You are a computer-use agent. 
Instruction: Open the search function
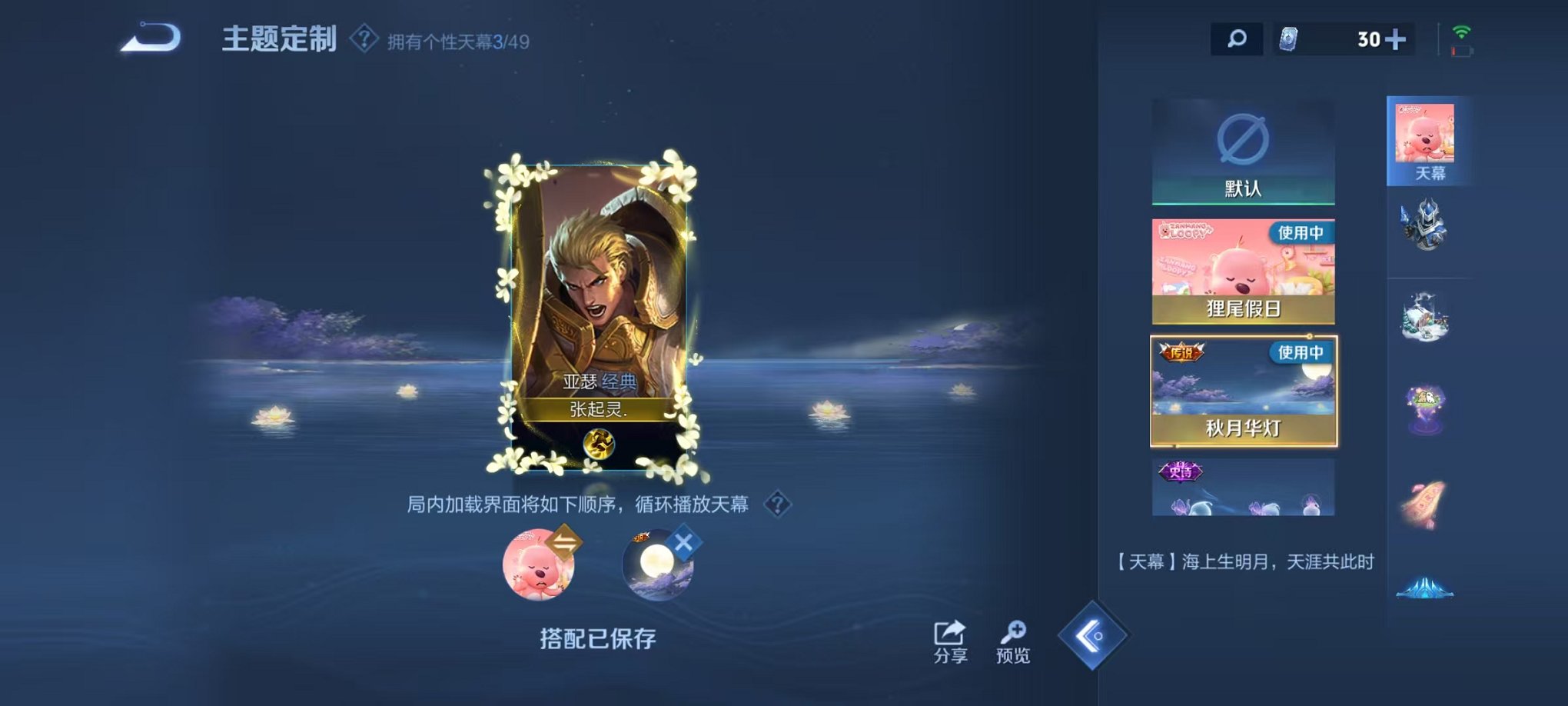1237,38
